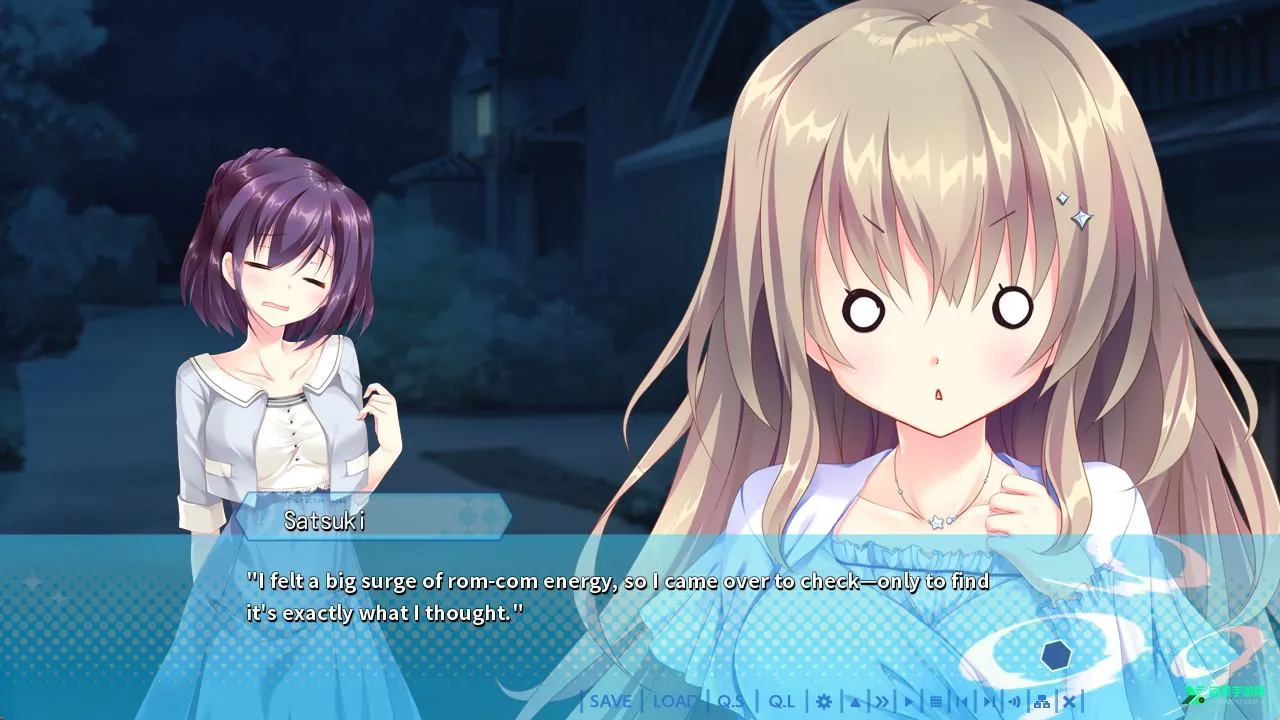Open the backlog list icon
The height and width of the screenshot is (720, 1280).
936,702
